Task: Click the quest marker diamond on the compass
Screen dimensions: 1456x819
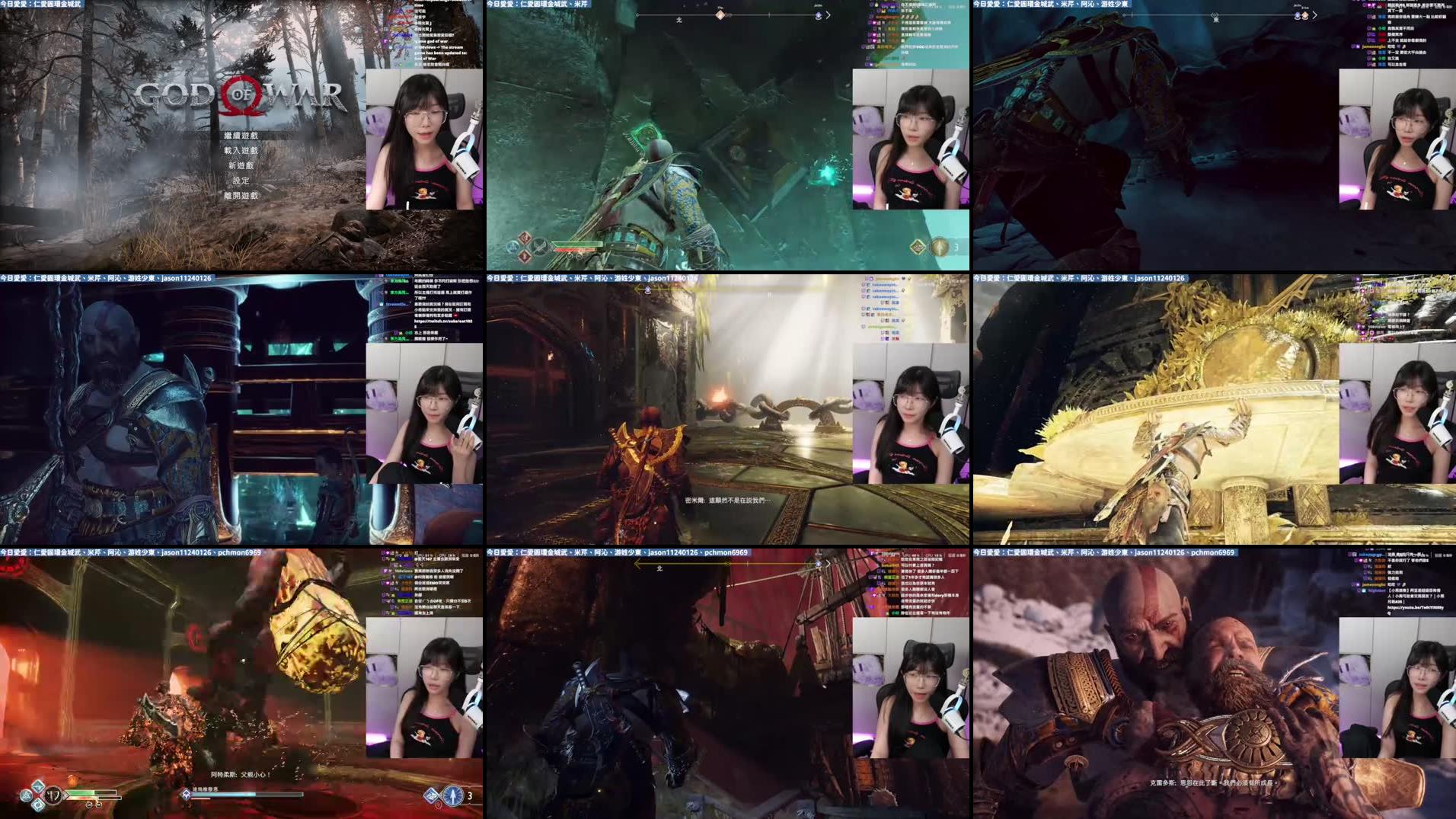Action: coord(720,15)
